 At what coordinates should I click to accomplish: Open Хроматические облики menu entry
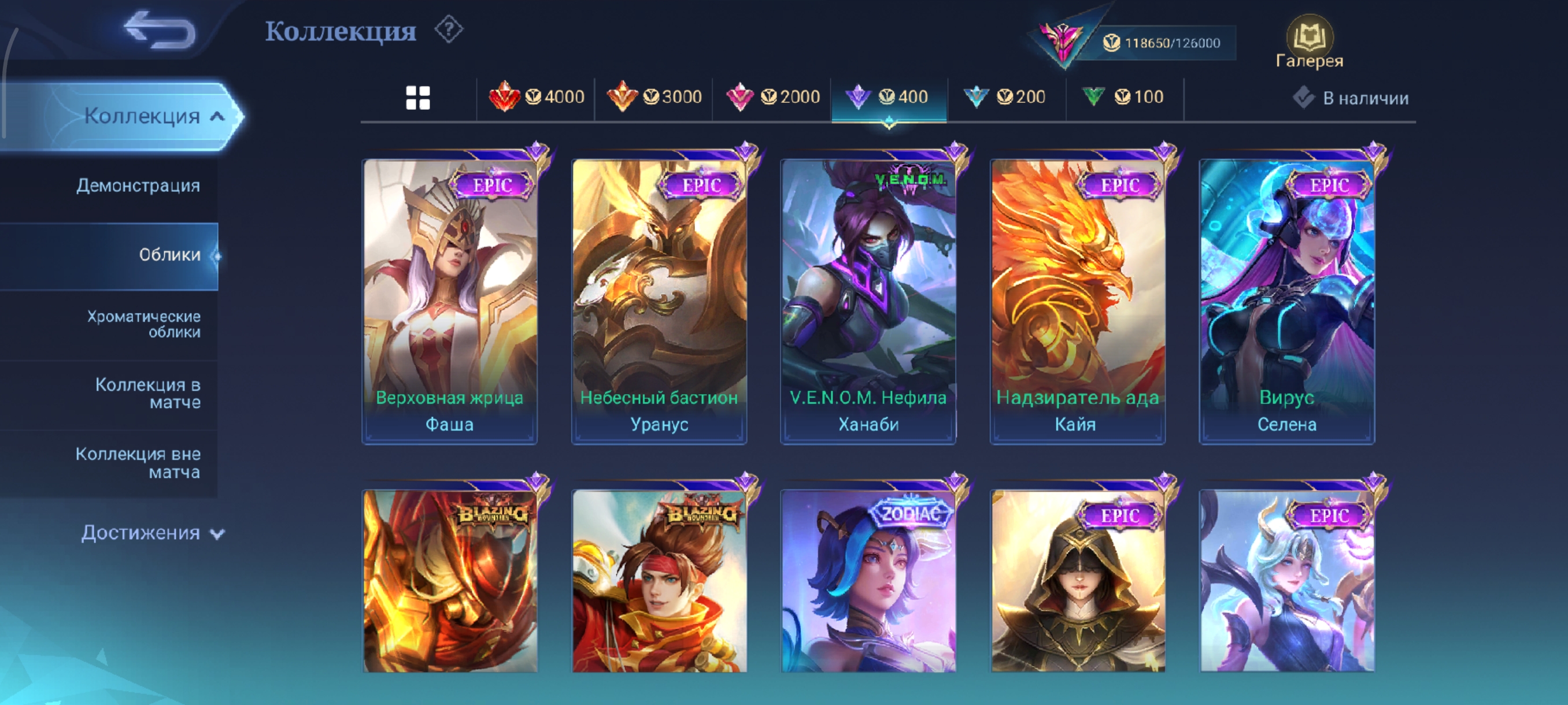[143, 324]
